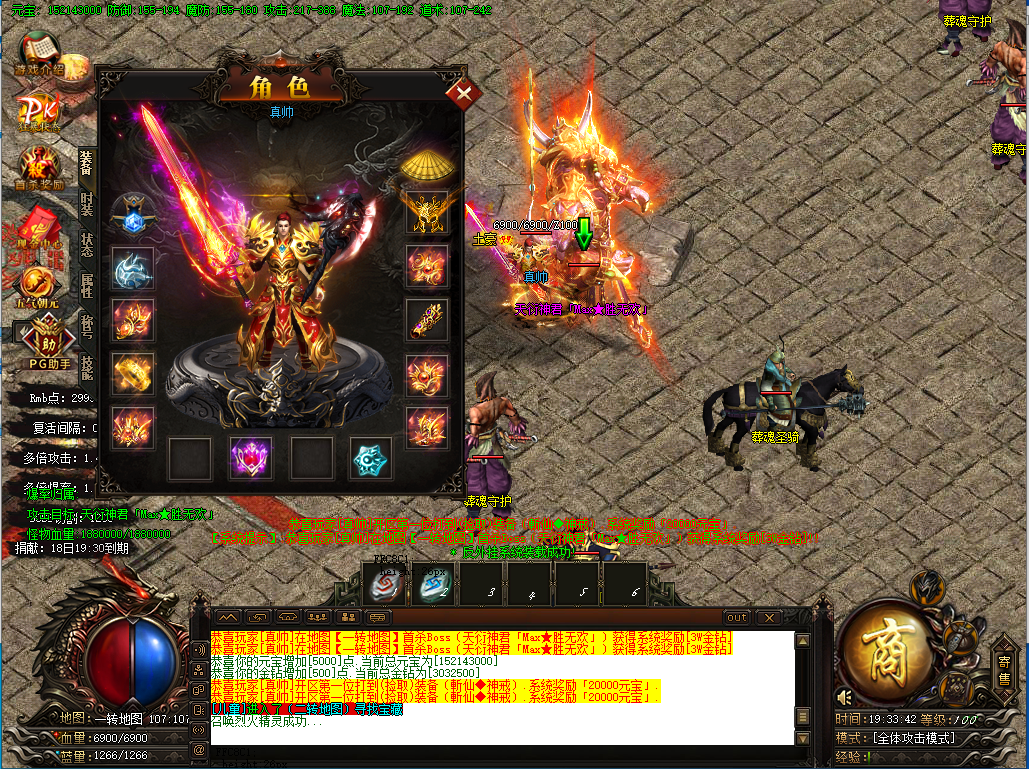Select the 称号 title tab

(87, 327)
